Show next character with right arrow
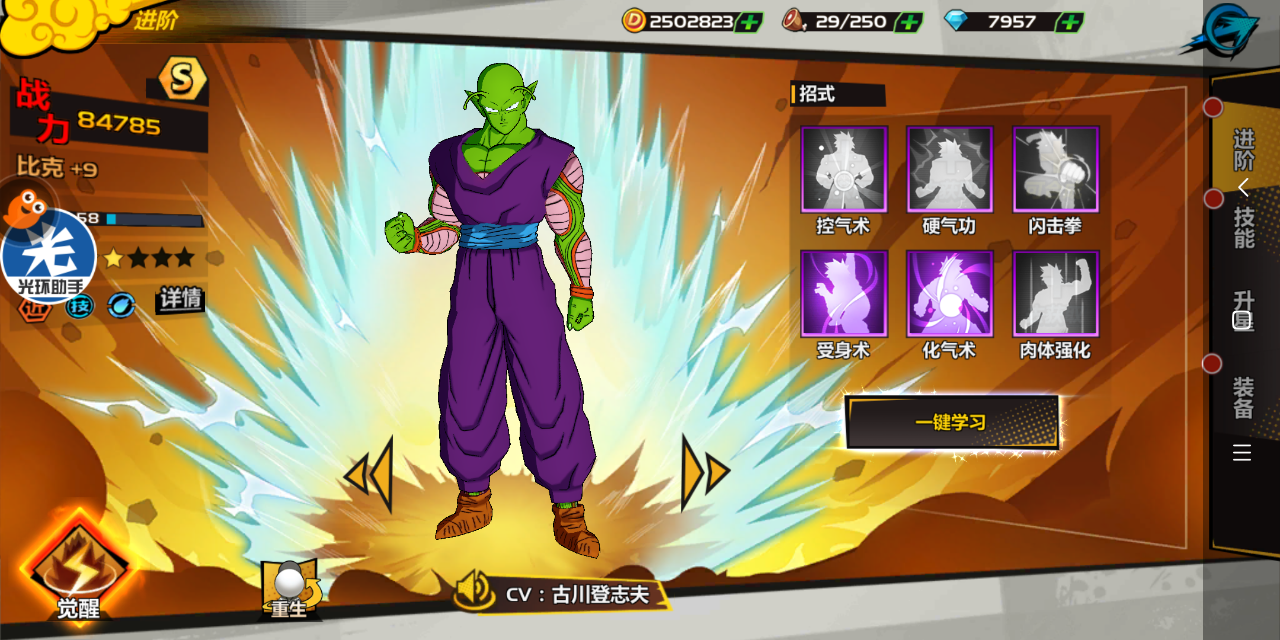This screenshot has height=640, width=1280. point(705,473)
